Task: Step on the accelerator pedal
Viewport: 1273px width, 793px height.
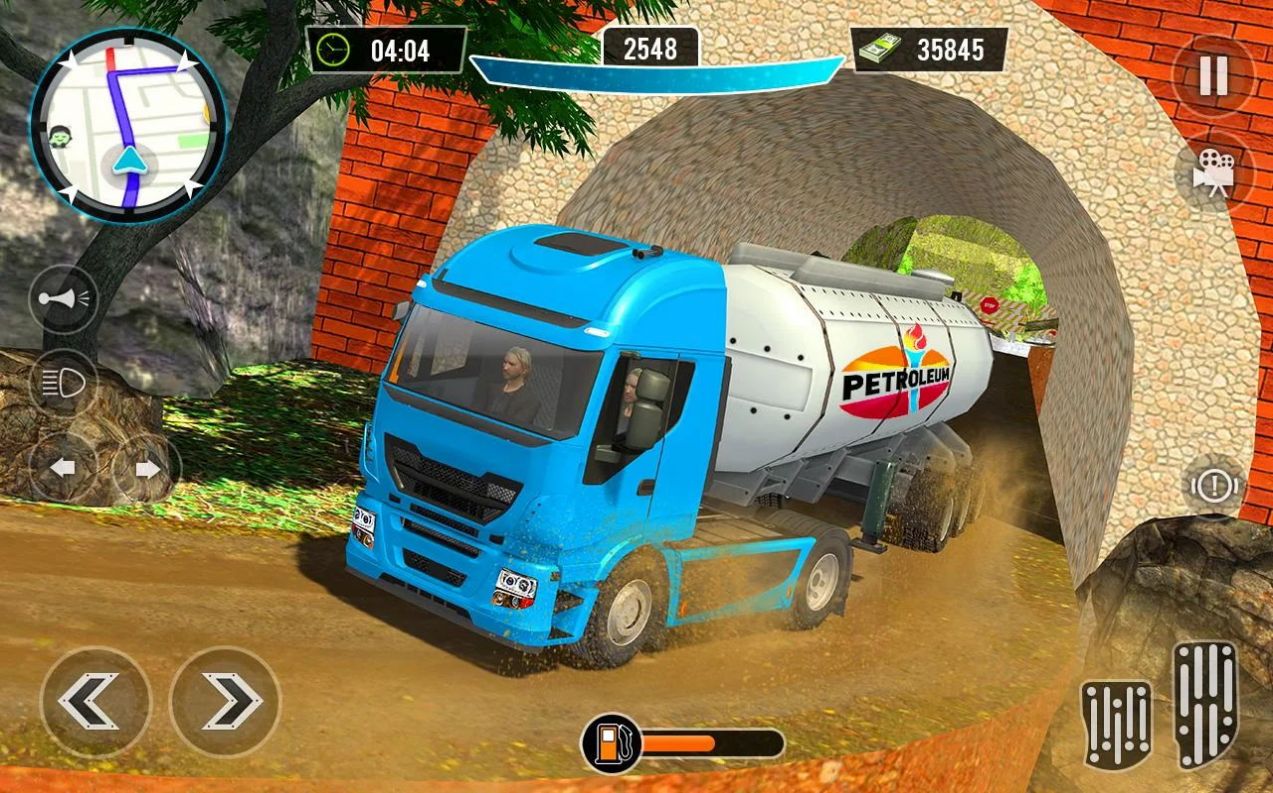Action: click(1205, 704)
